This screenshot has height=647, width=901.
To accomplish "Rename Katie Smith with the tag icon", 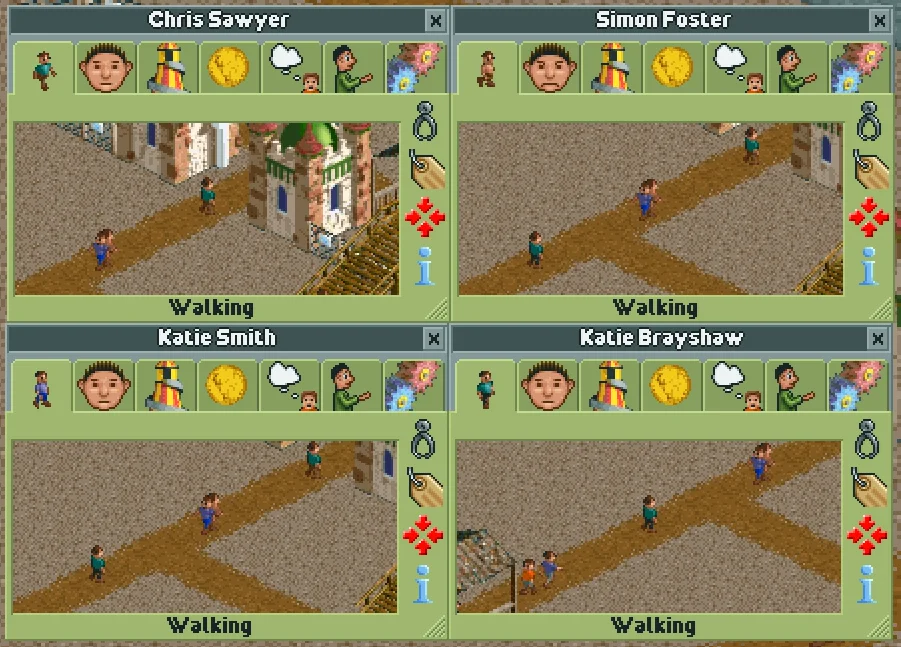I will pyautogui.click(x=425, y=486).
